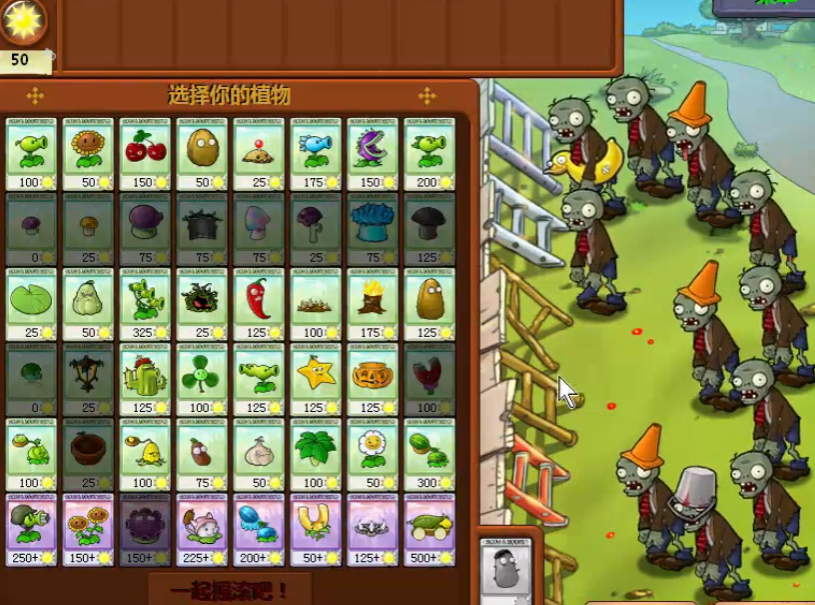Pick the Wall-nut seed card
The image size is (815, 605).
pos(202,153)
